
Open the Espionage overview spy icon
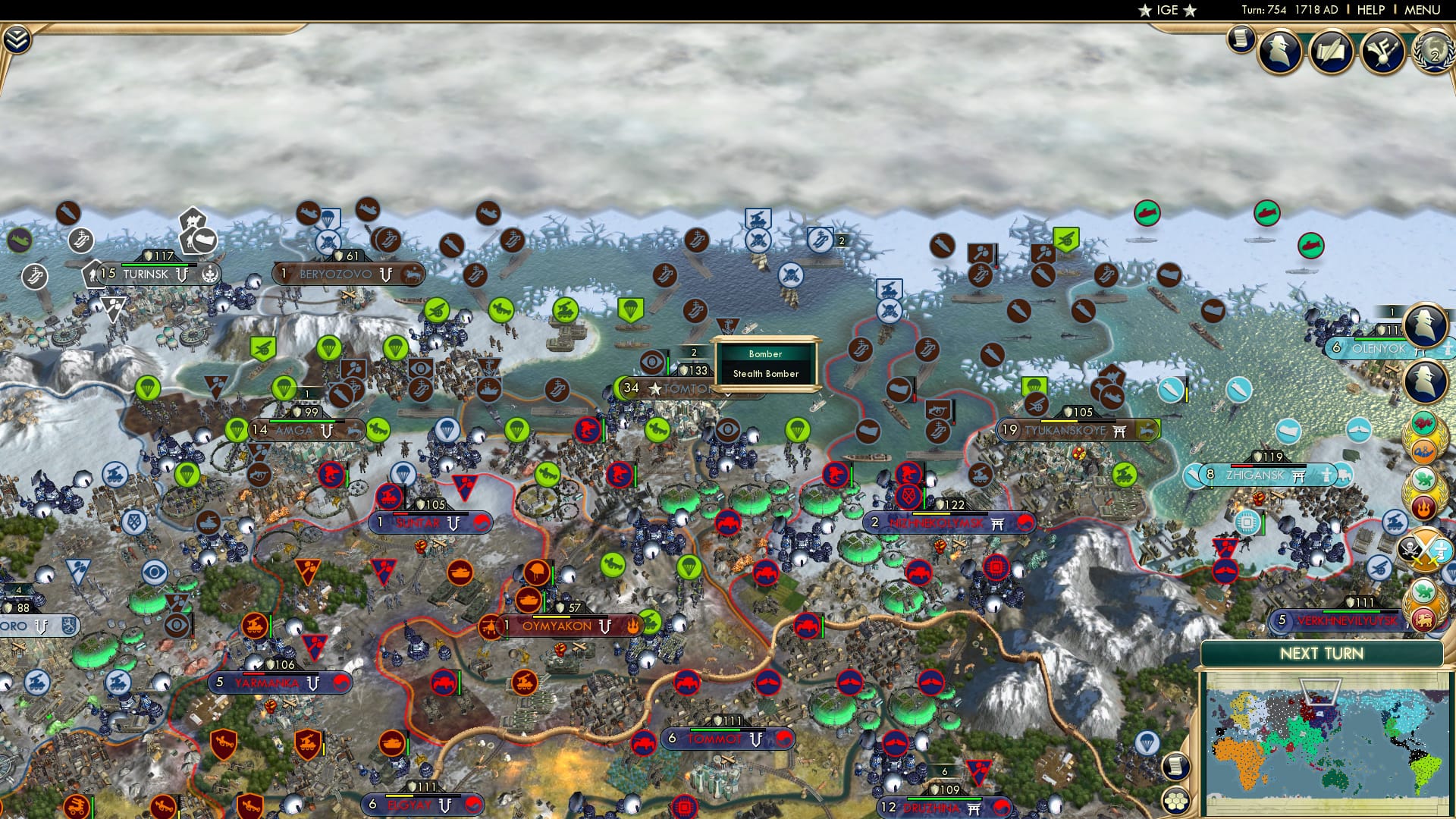[1279, 50]
